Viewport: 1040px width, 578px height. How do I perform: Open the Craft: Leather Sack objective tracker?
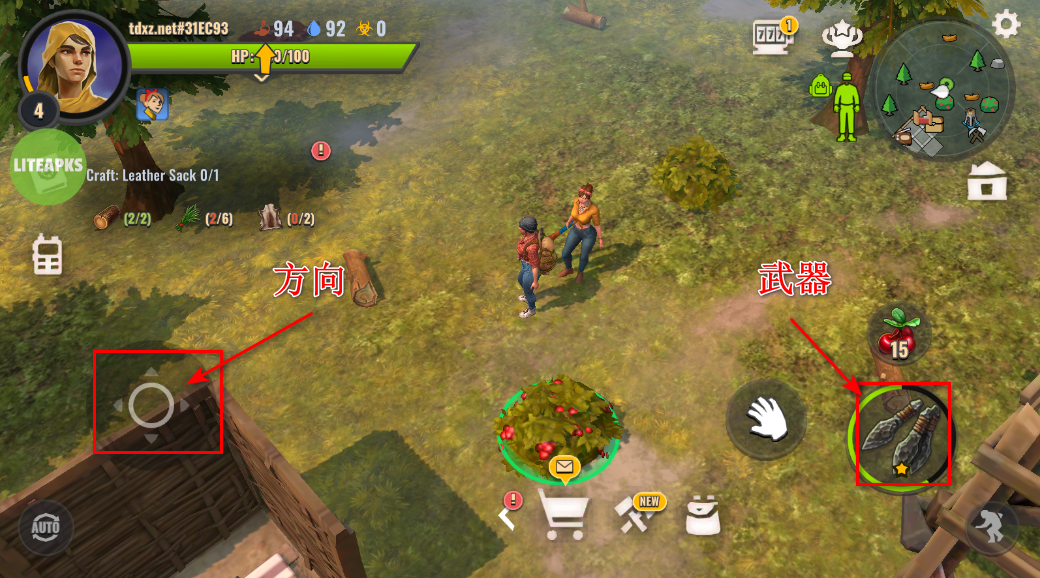[153, 175]
